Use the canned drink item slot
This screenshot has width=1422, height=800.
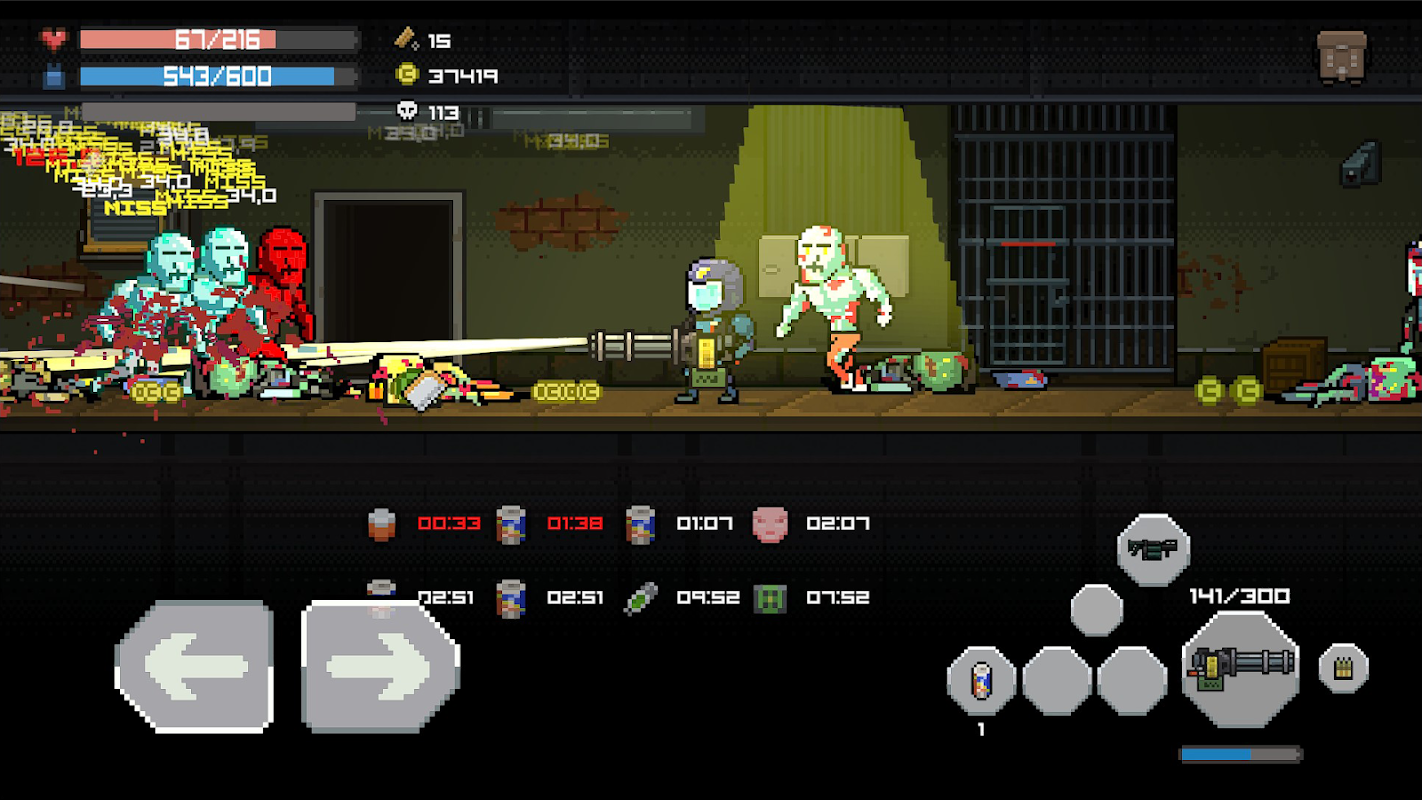coord(981,681)
